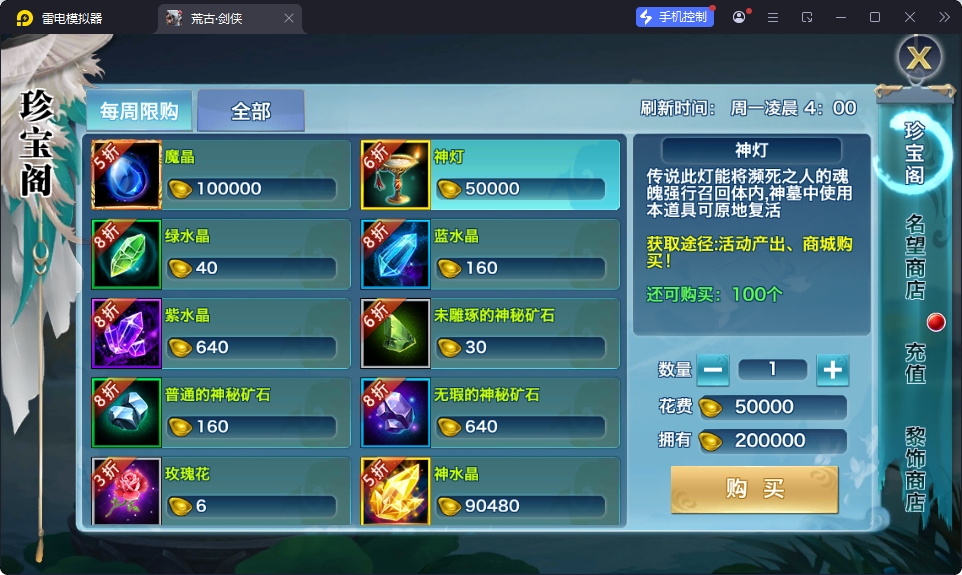Image resolution: width=962 pixels, height=575 pixels.
Task: Maximize the emulator window
Action: 874,17
